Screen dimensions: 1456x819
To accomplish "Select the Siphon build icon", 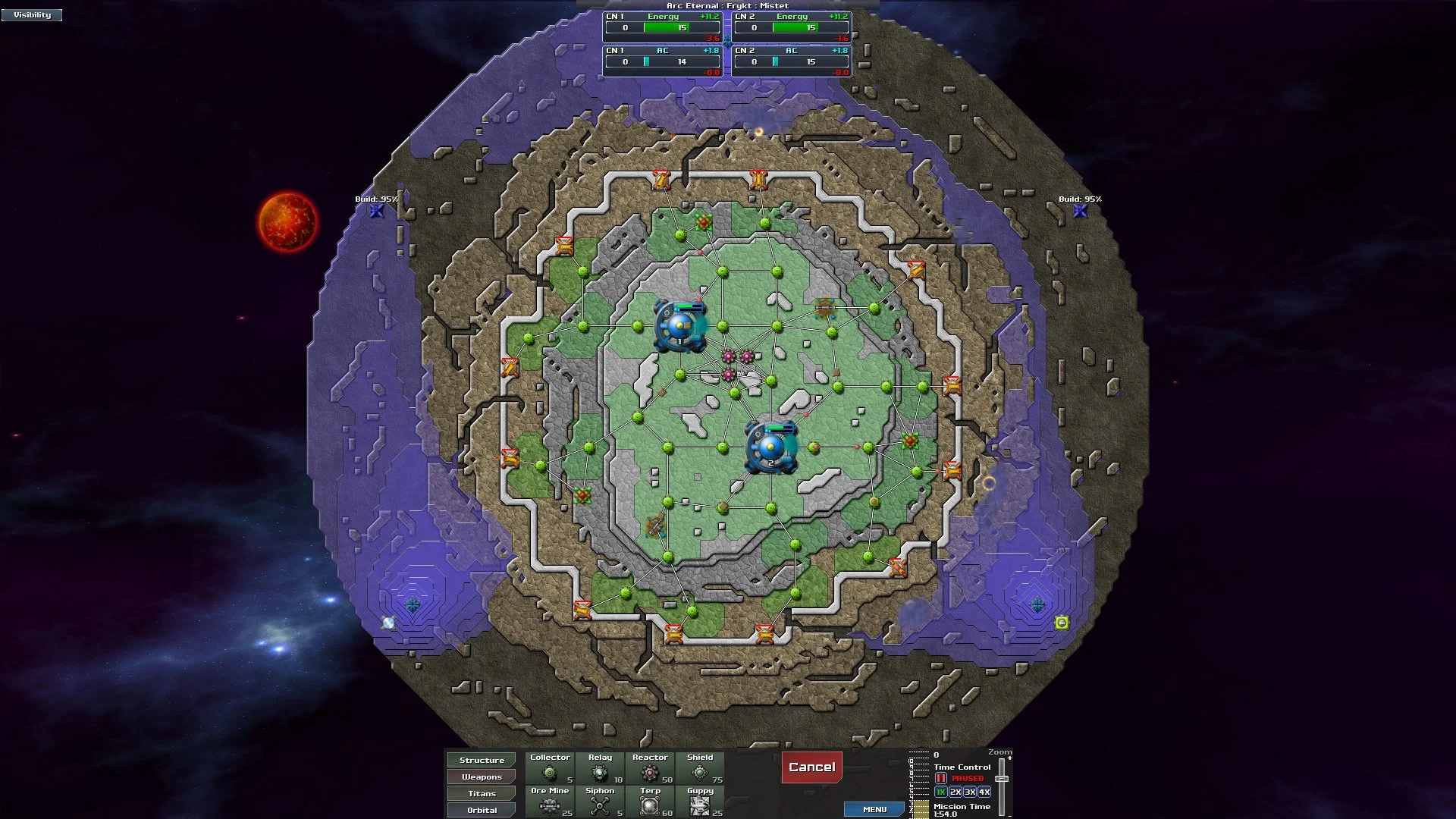I will 600,804.
